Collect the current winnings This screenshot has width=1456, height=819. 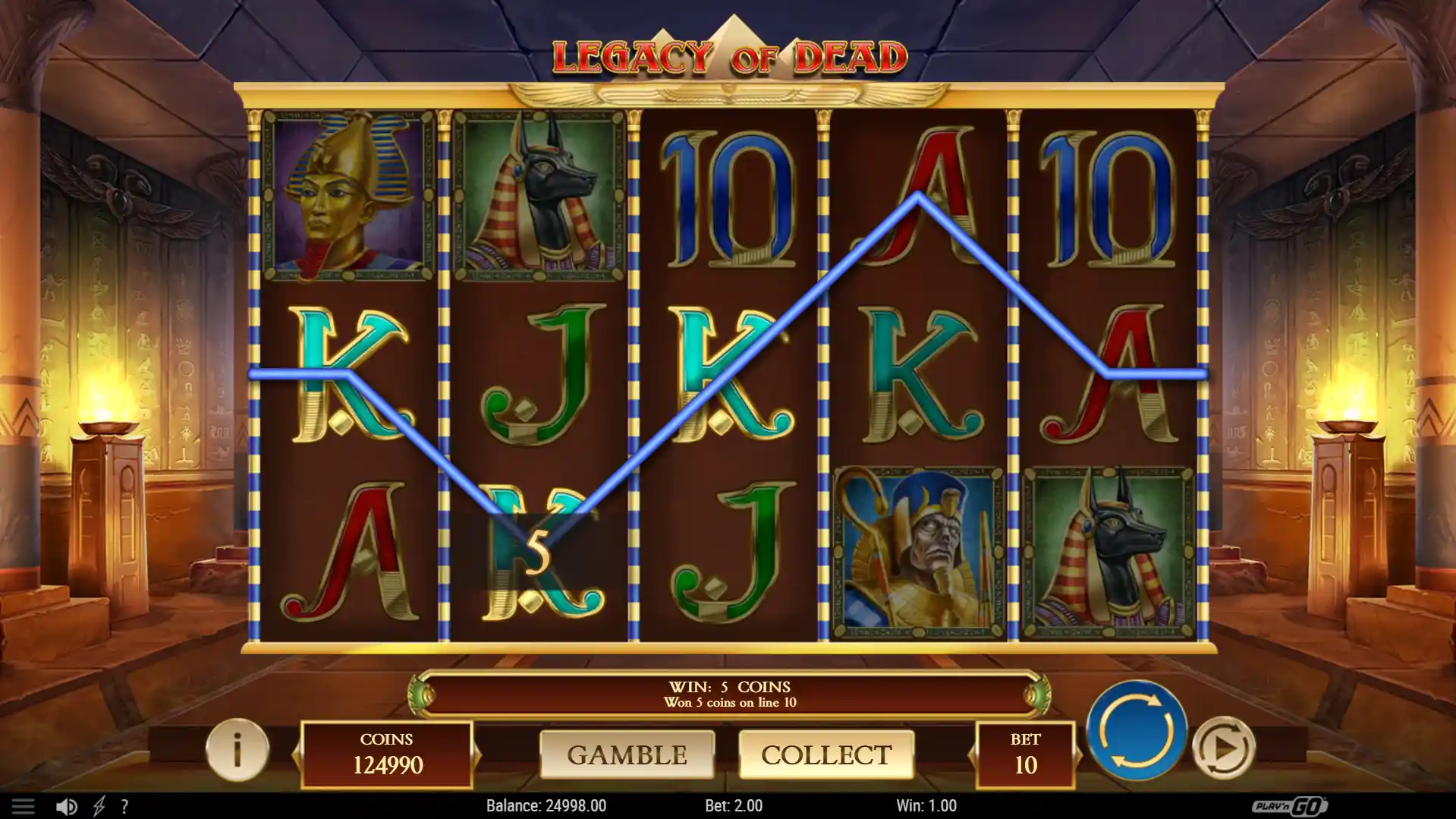(825, 754)
